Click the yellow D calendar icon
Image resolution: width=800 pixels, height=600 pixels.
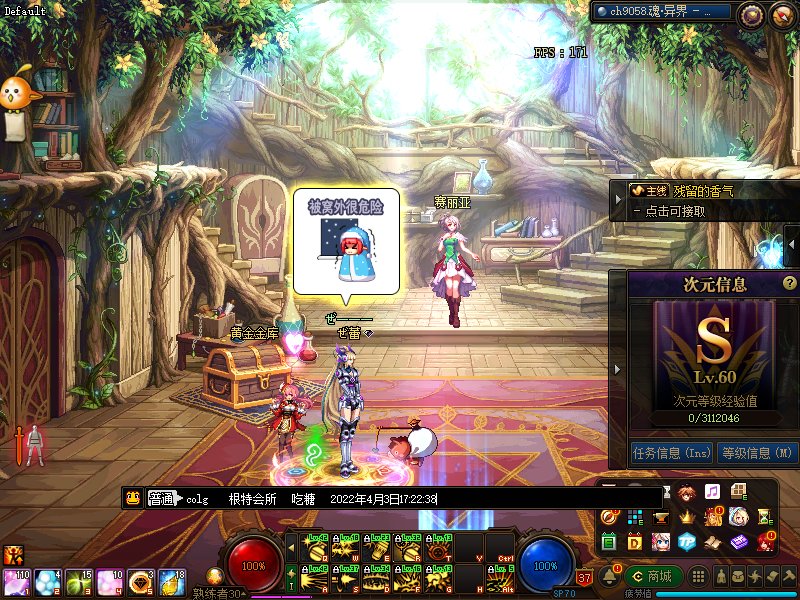point(635,541)
